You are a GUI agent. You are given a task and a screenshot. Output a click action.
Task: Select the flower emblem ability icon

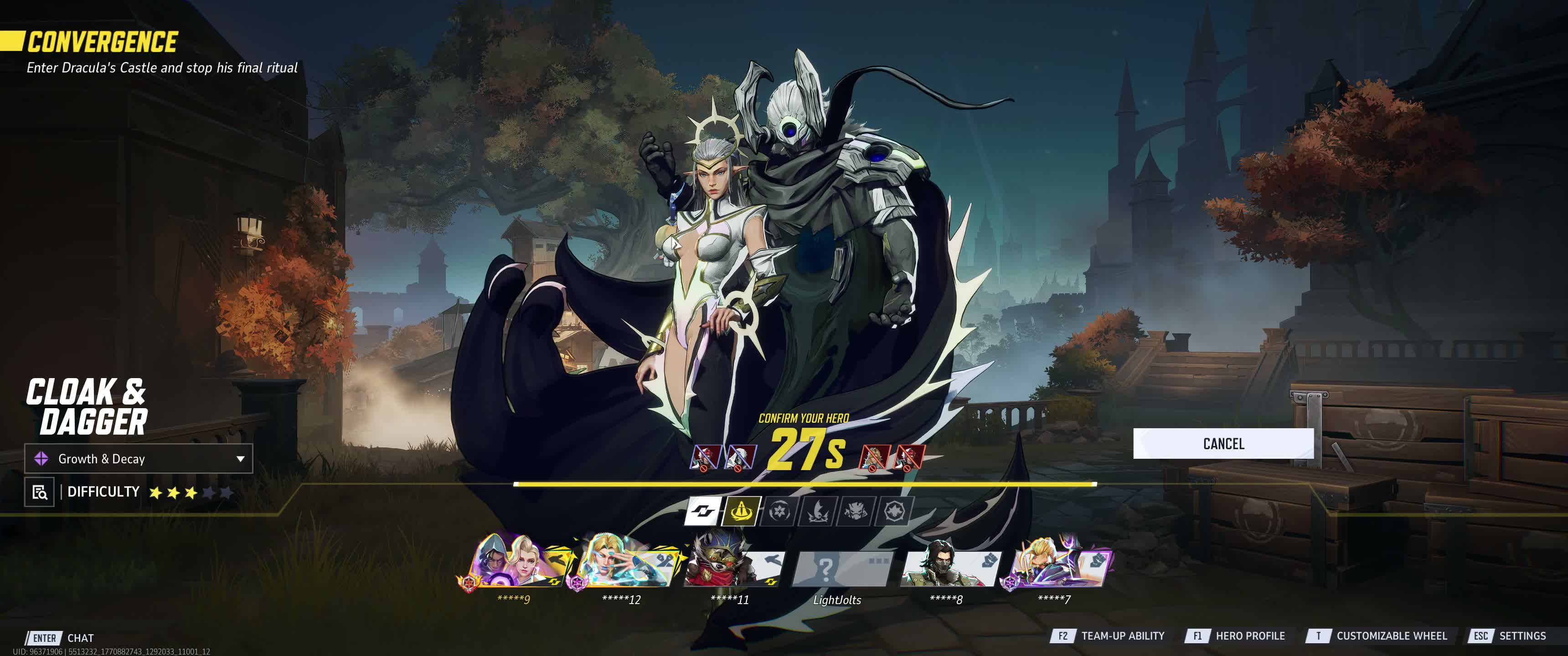pos(779,511)
